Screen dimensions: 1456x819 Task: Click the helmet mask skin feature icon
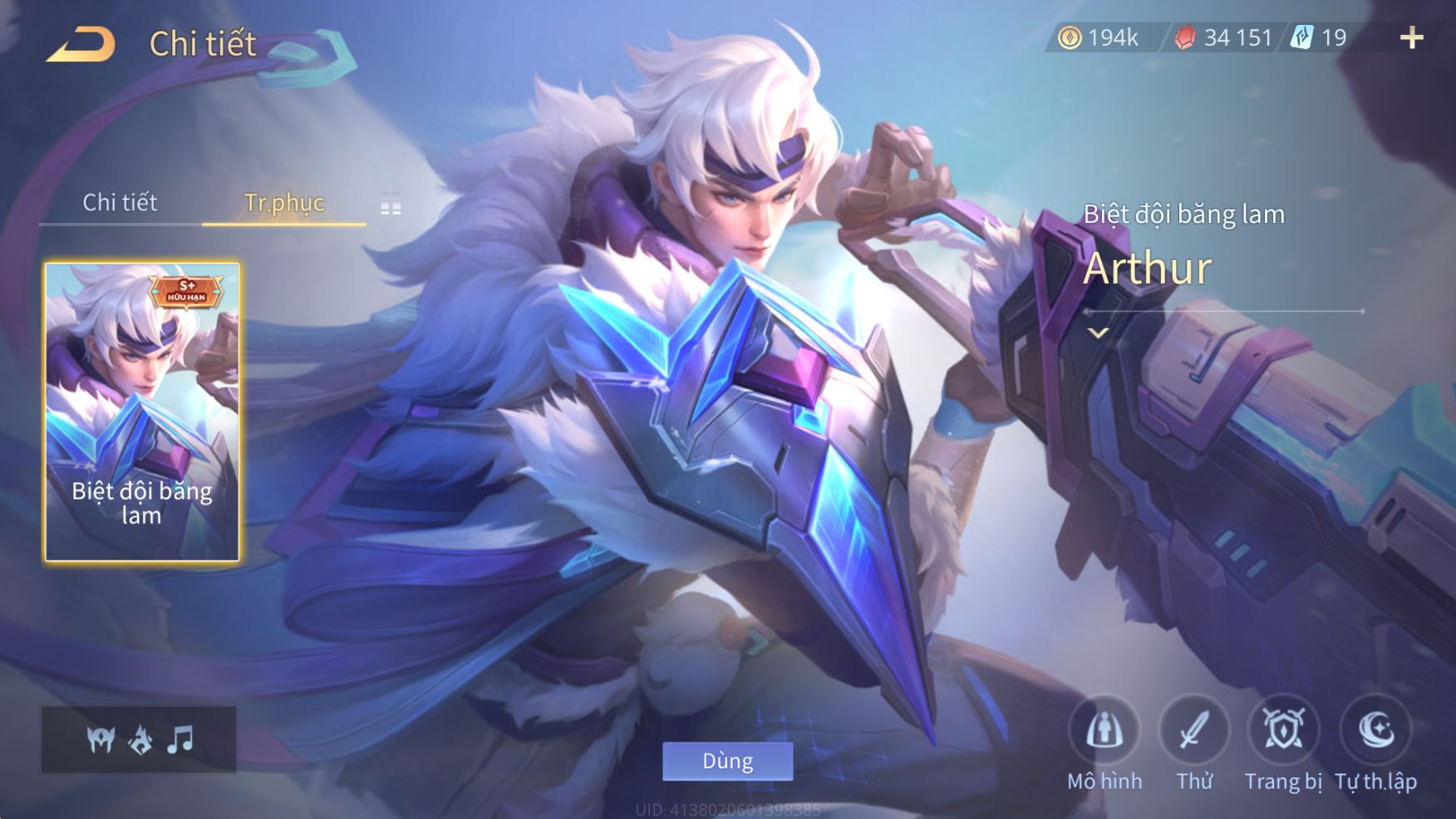(101, 739)
